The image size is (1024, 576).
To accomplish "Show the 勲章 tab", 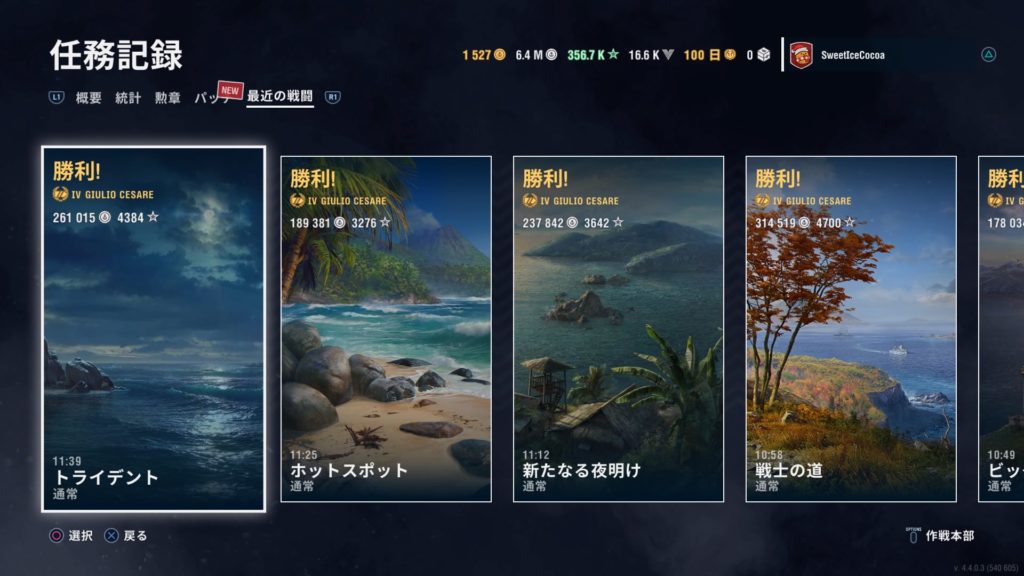I will tap(167, 98).
